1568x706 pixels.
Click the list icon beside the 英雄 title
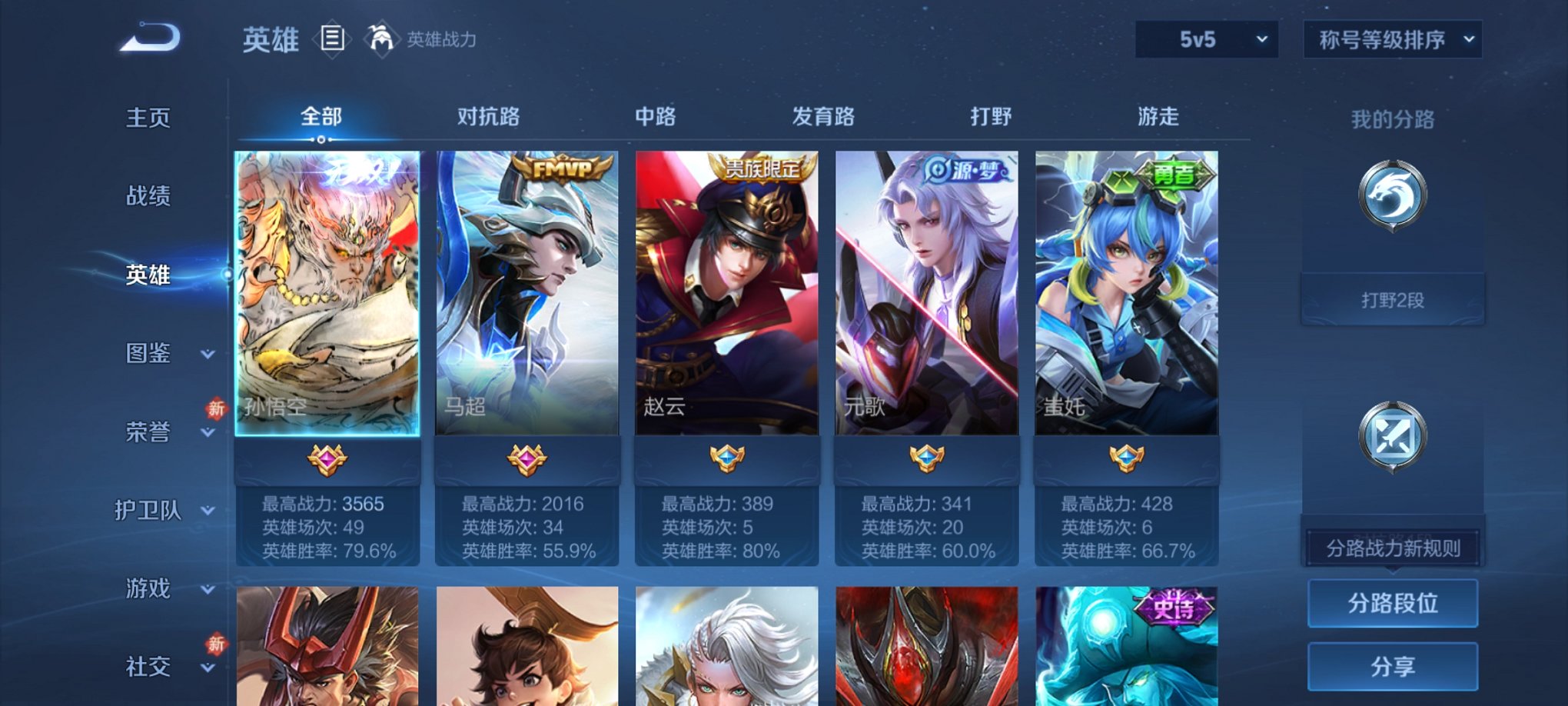[x=332, y=38]
